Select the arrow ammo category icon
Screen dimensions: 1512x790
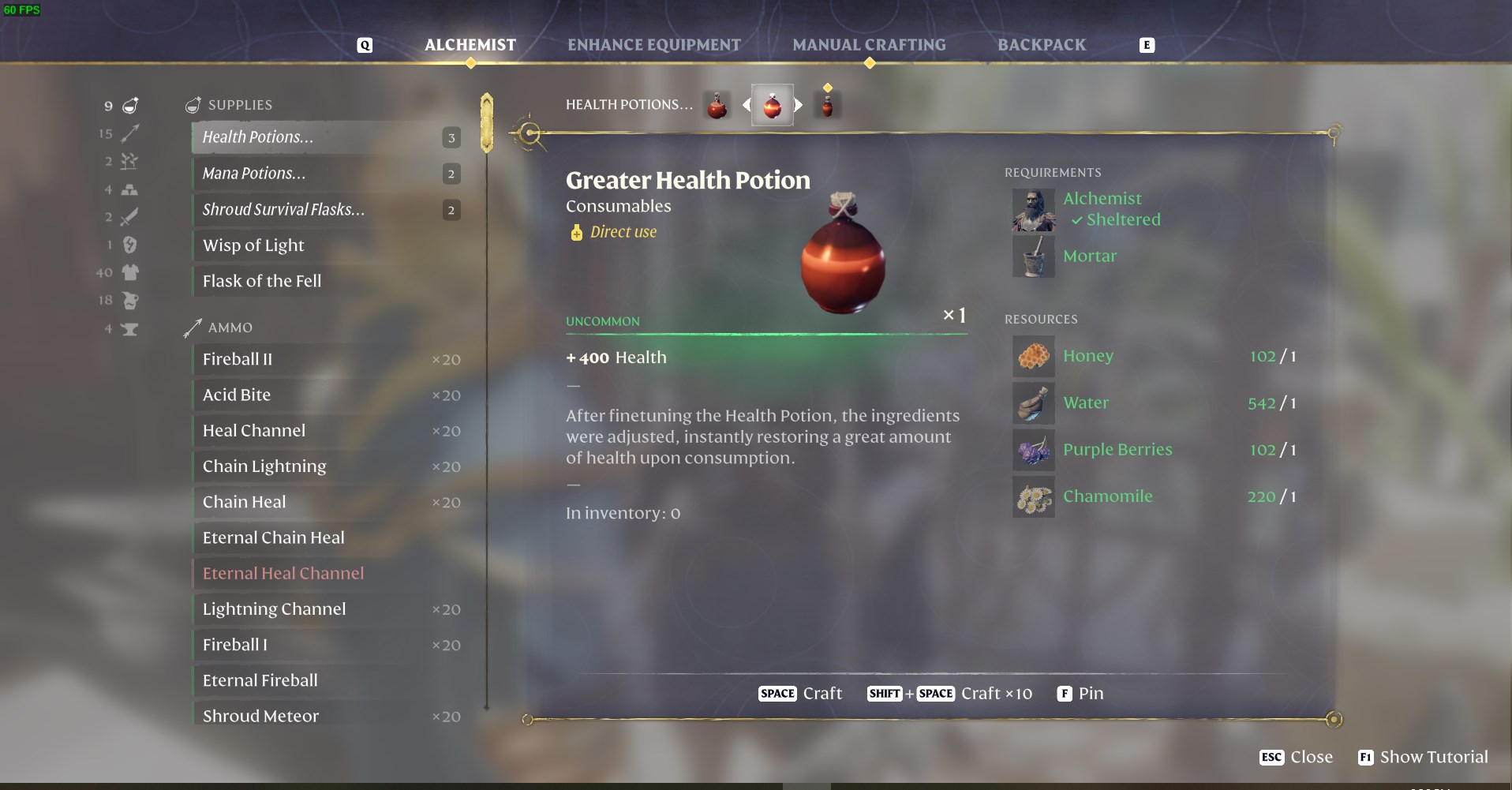click(130, 133)
